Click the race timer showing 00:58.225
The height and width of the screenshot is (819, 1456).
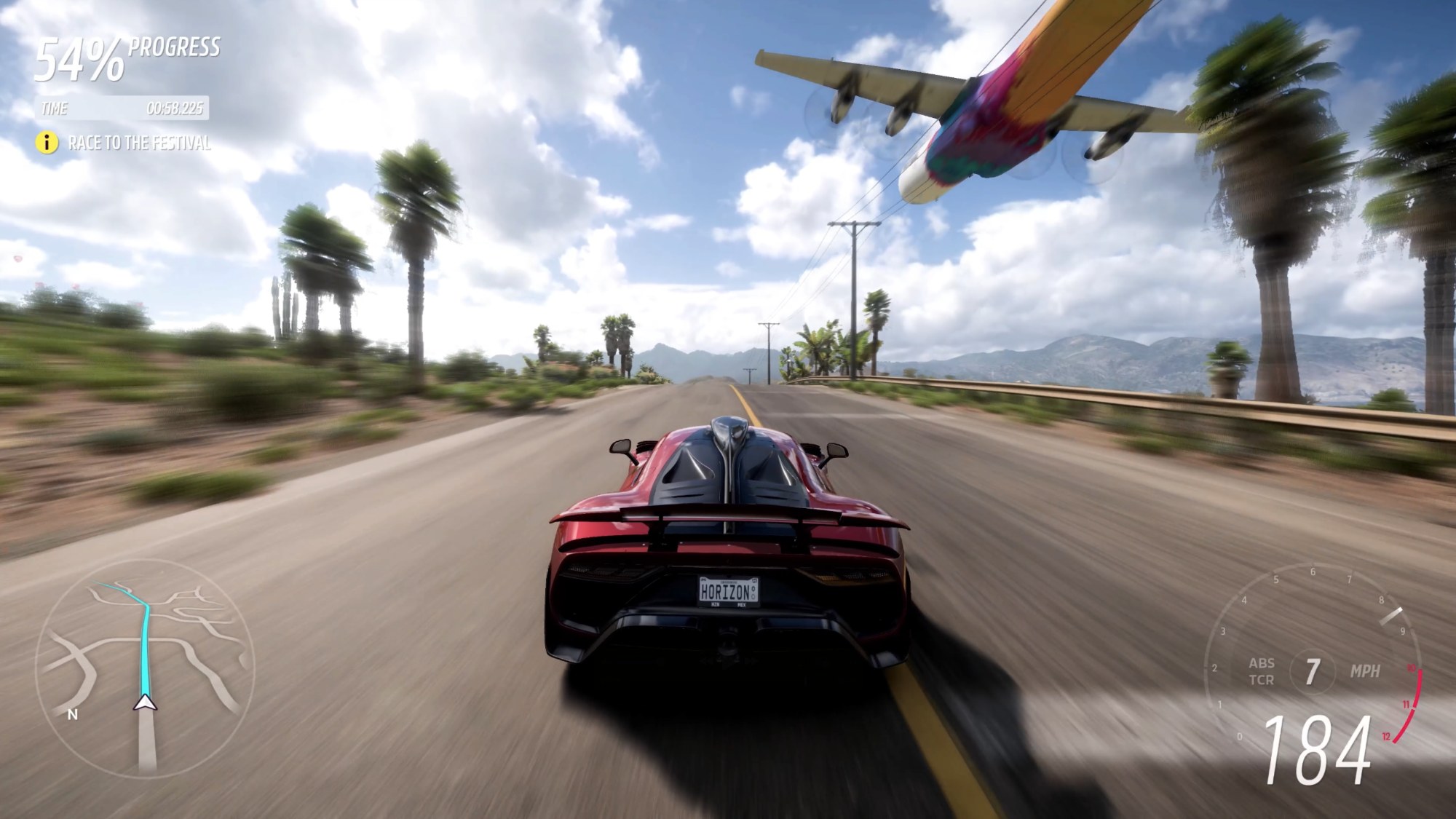click(x=176, y=110)
